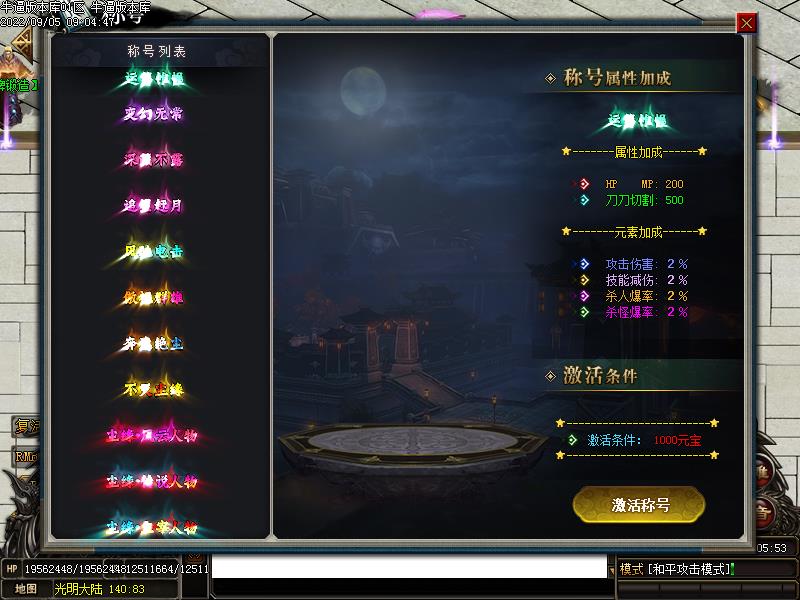Open the 地图 map button
The image size is (800, 600).
(x=25, y=589)
